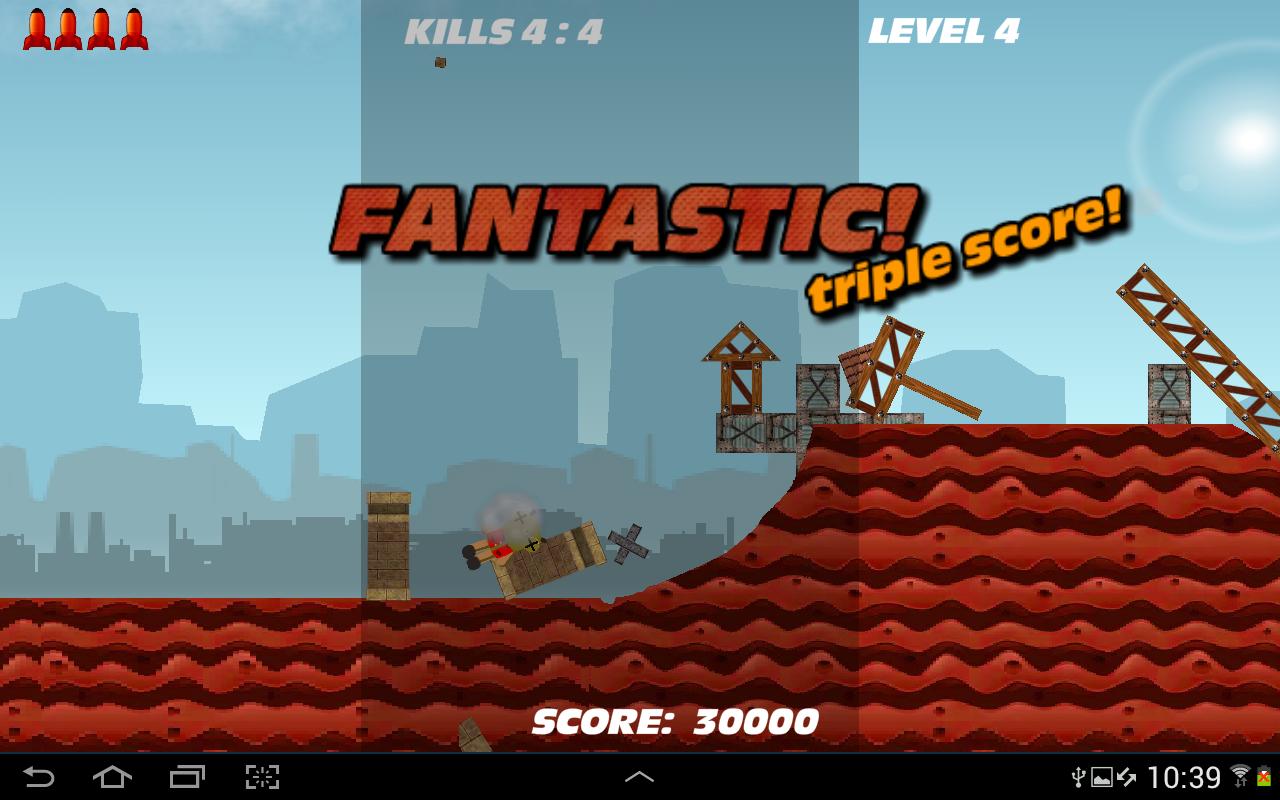Tap the crosshair target on the ragdoll

(x=531, y=546)
